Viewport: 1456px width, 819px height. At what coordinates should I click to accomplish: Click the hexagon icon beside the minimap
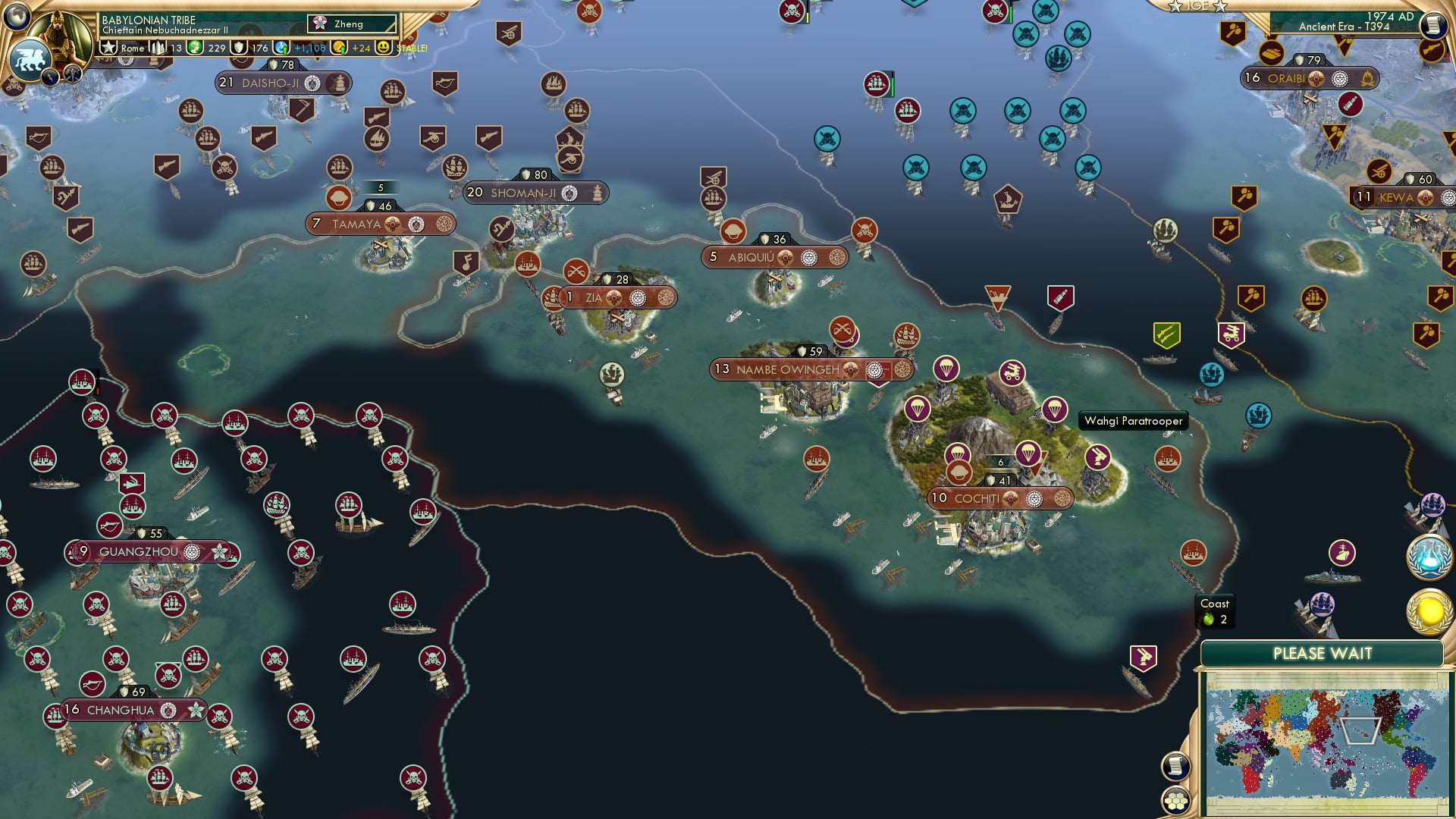tap(1175, 802)
